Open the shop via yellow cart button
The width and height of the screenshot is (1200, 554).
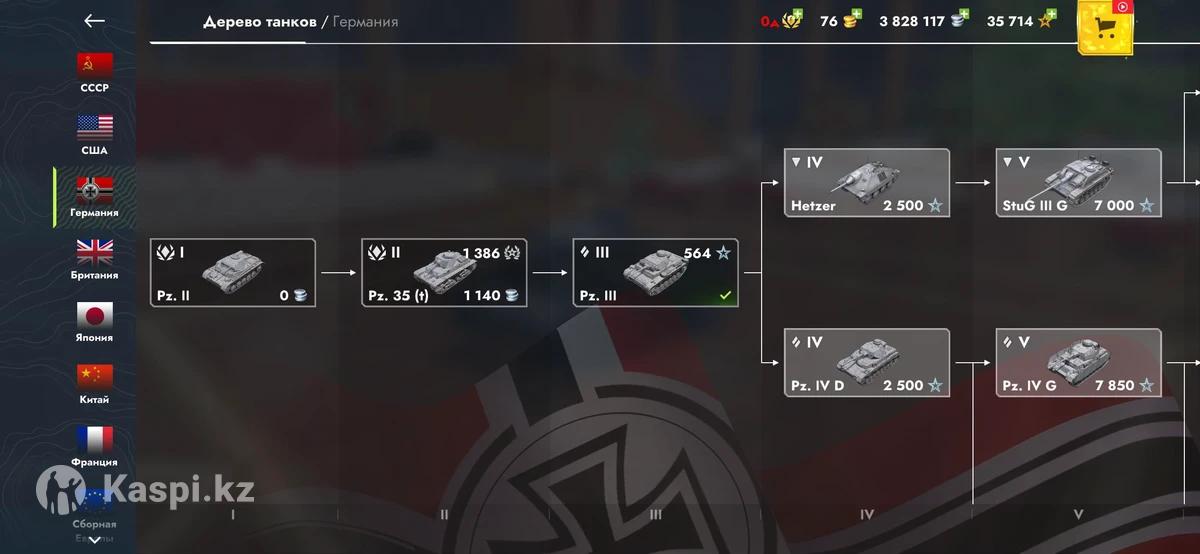pos(1106,28)
